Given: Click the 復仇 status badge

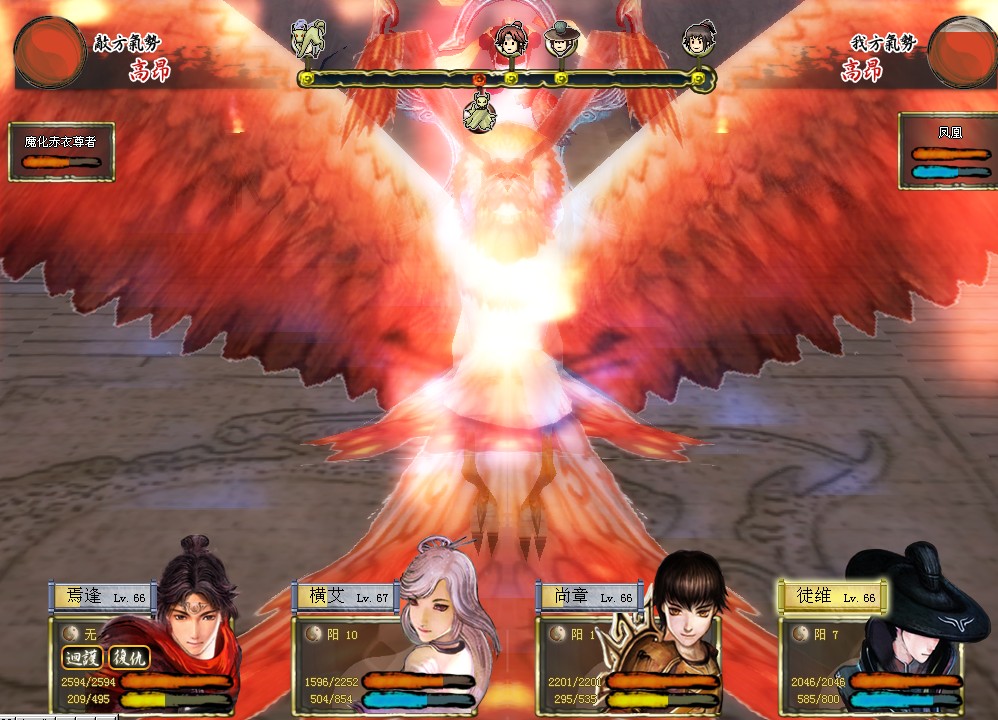Looking at the screenshot, I should pyautogui.click(x=129, y=658).
